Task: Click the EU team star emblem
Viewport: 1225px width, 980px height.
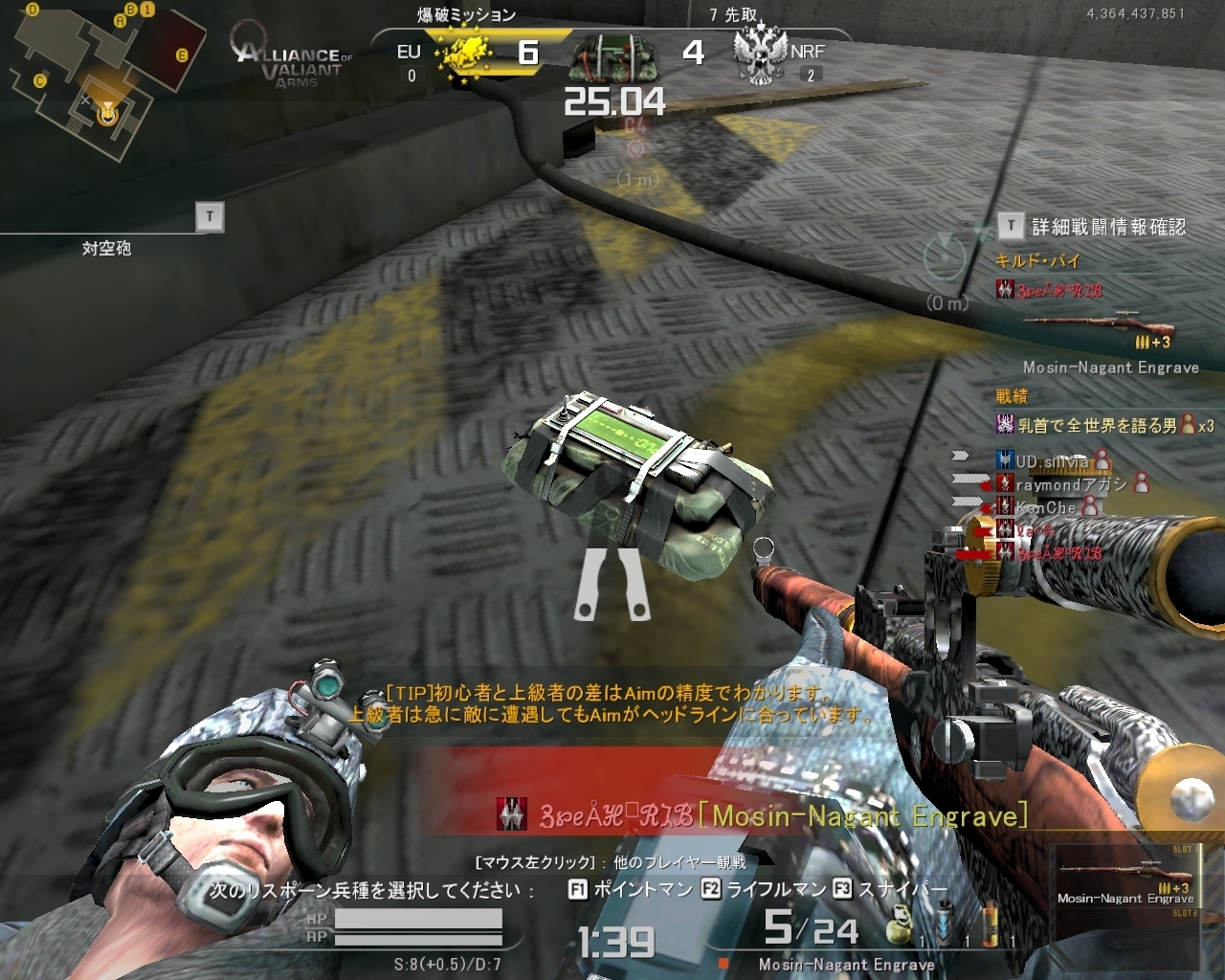Action: [x=465, y=55]
